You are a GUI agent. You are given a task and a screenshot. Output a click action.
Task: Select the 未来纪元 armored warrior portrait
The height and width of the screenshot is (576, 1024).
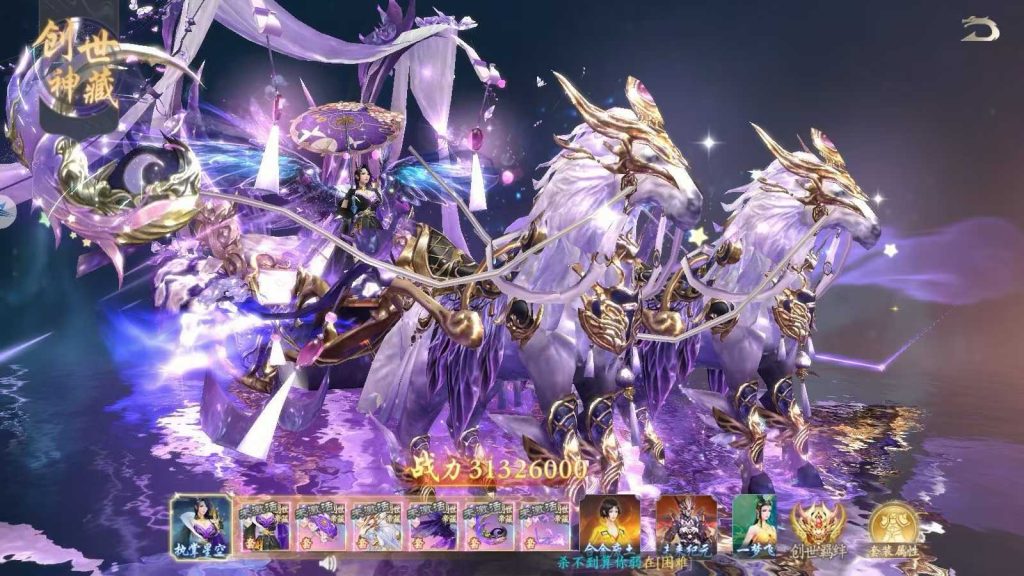[686, 523]
